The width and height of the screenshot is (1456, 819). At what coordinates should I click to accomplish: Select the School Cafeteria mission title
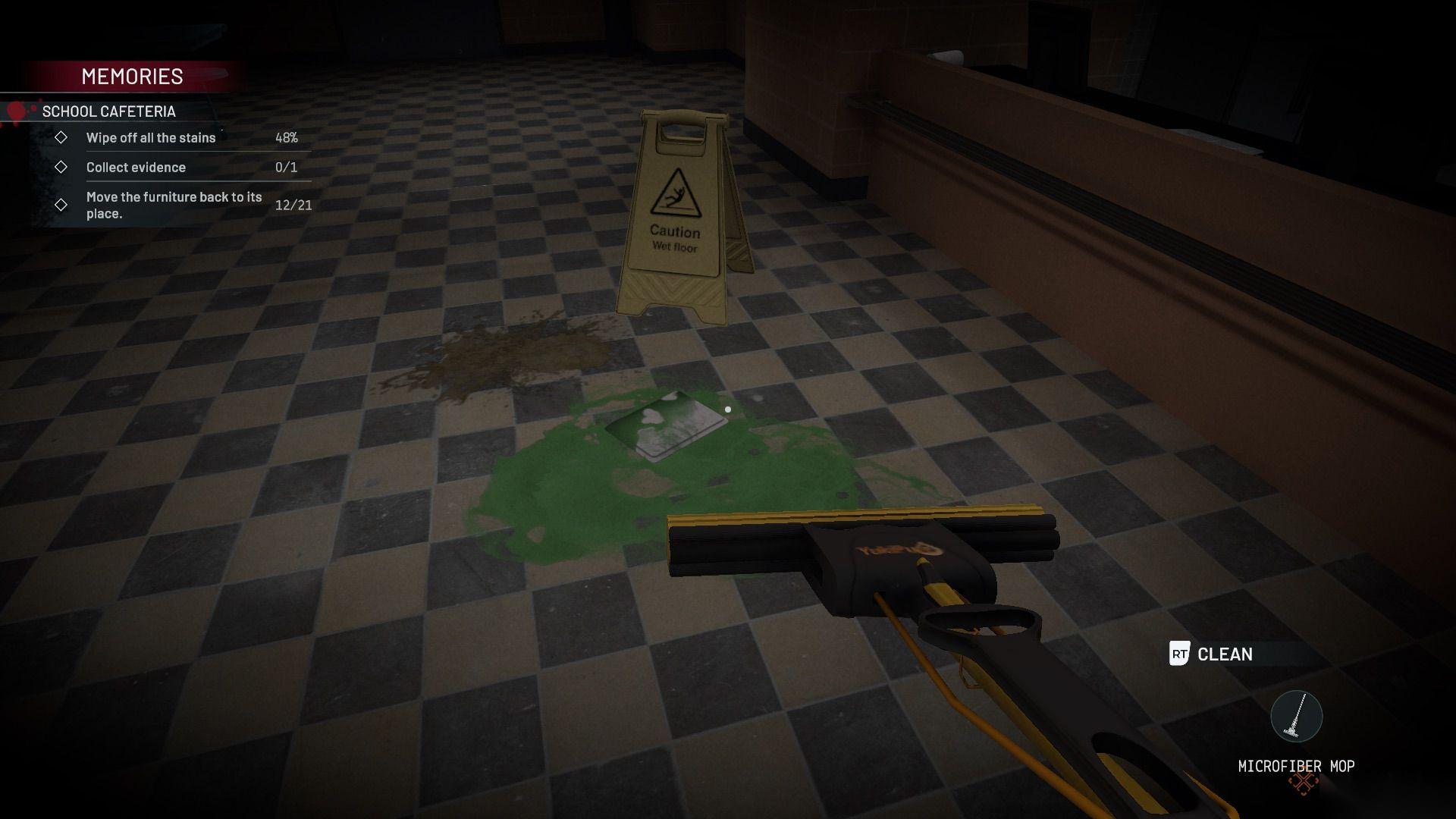pyautogui.click(x=108, y=111)
